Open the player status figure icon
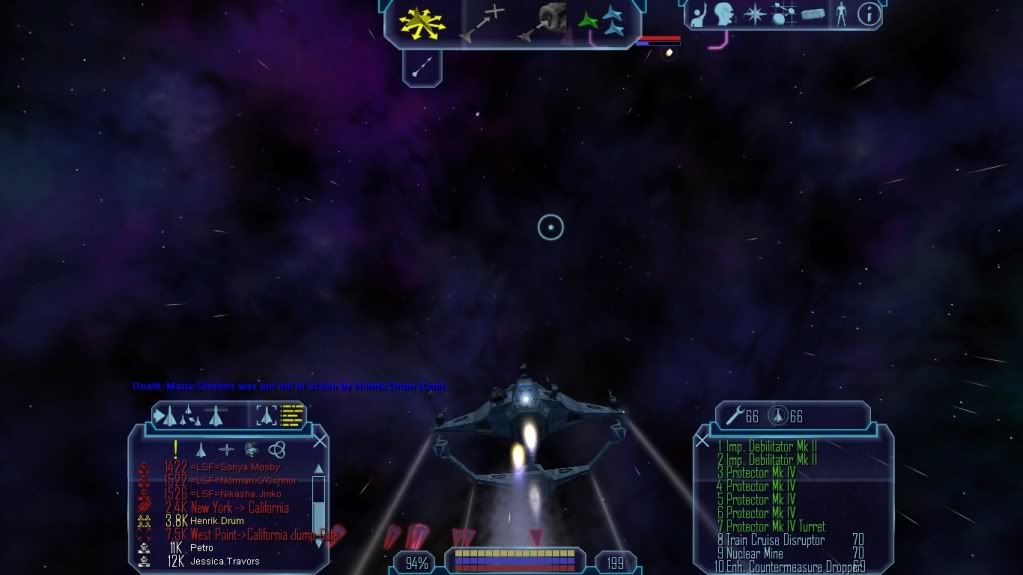1023x575 pixels. (x=840, y=14)
